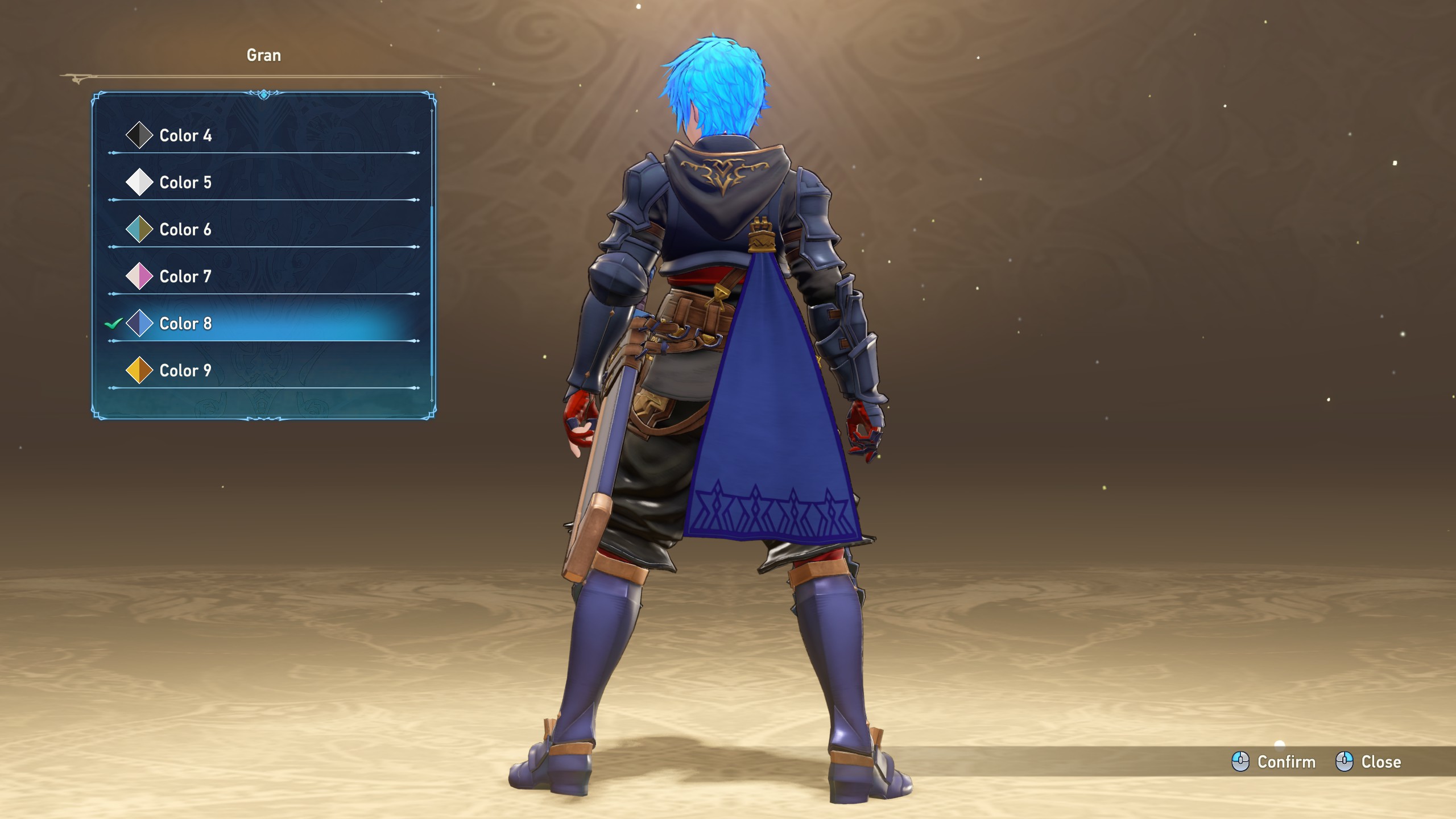Choose Color 5 white palette
Viewport: 1456px width, 819px height.
pyautogui.click(x=185, y=183)
